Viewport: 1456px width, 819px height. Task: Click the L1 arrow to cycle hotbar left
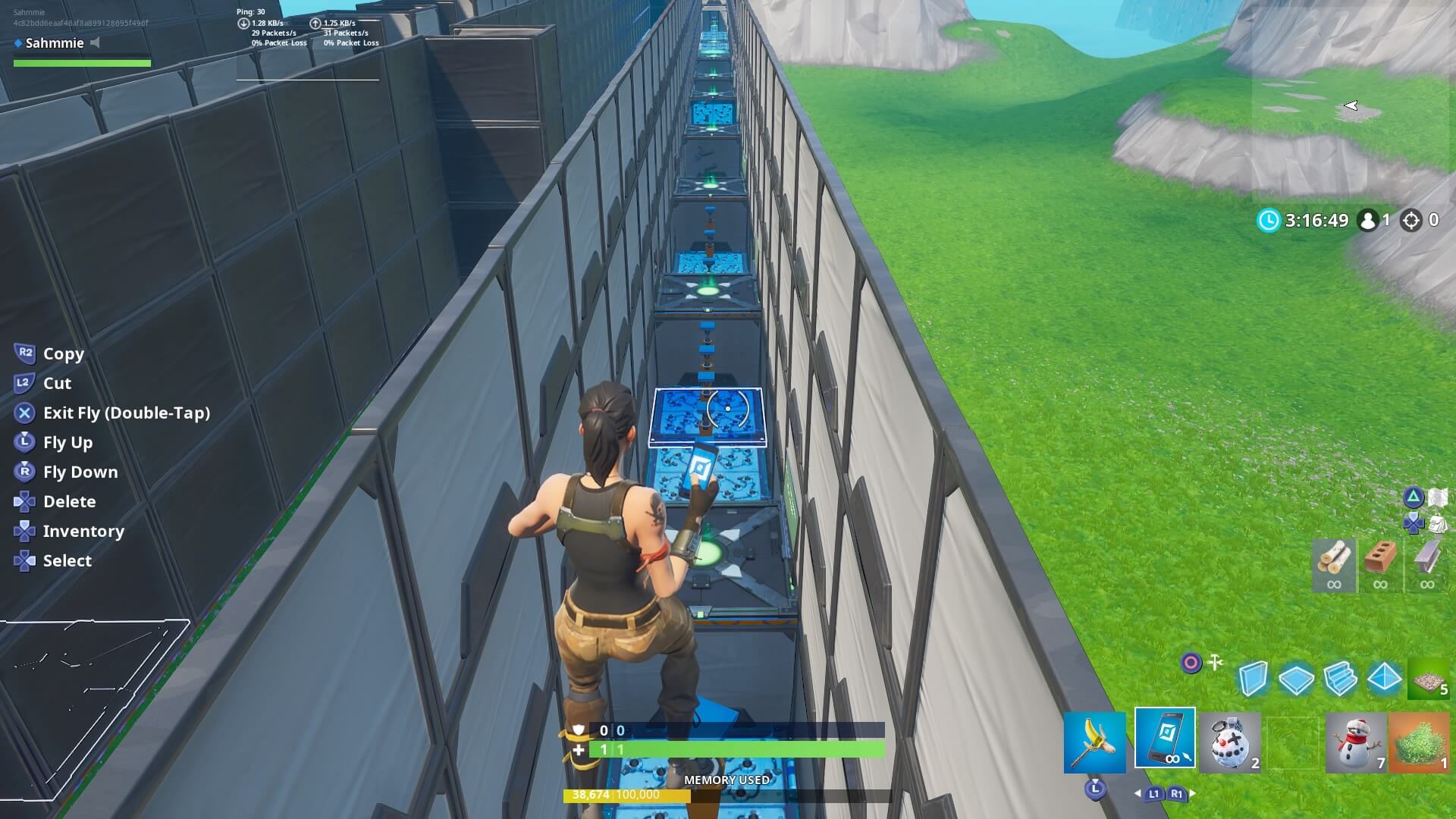coord(1153,795)
